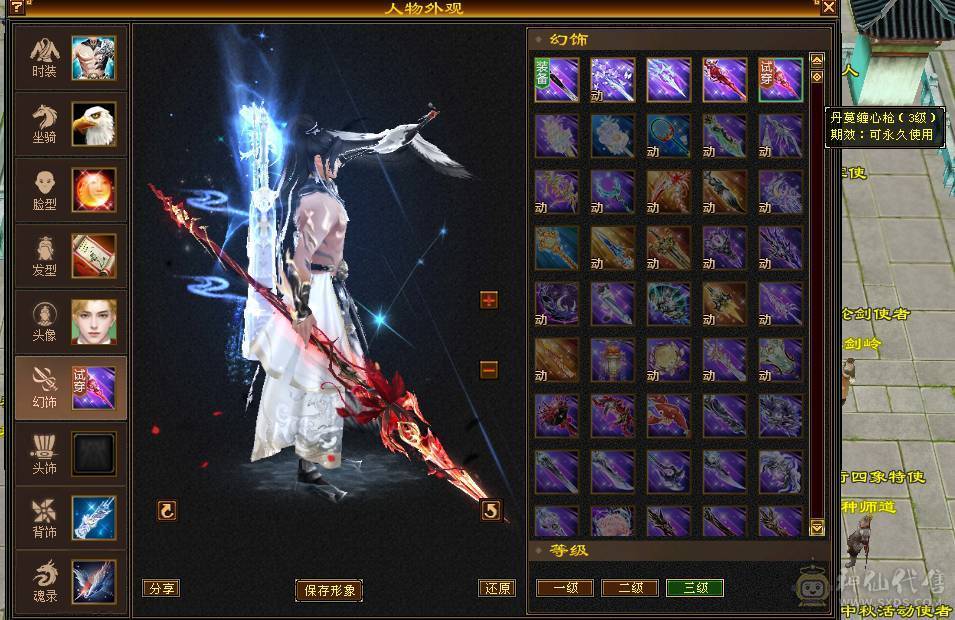Open the 脸型 face shape category
This screenshot has width=955, height=620.
[71, 190]
